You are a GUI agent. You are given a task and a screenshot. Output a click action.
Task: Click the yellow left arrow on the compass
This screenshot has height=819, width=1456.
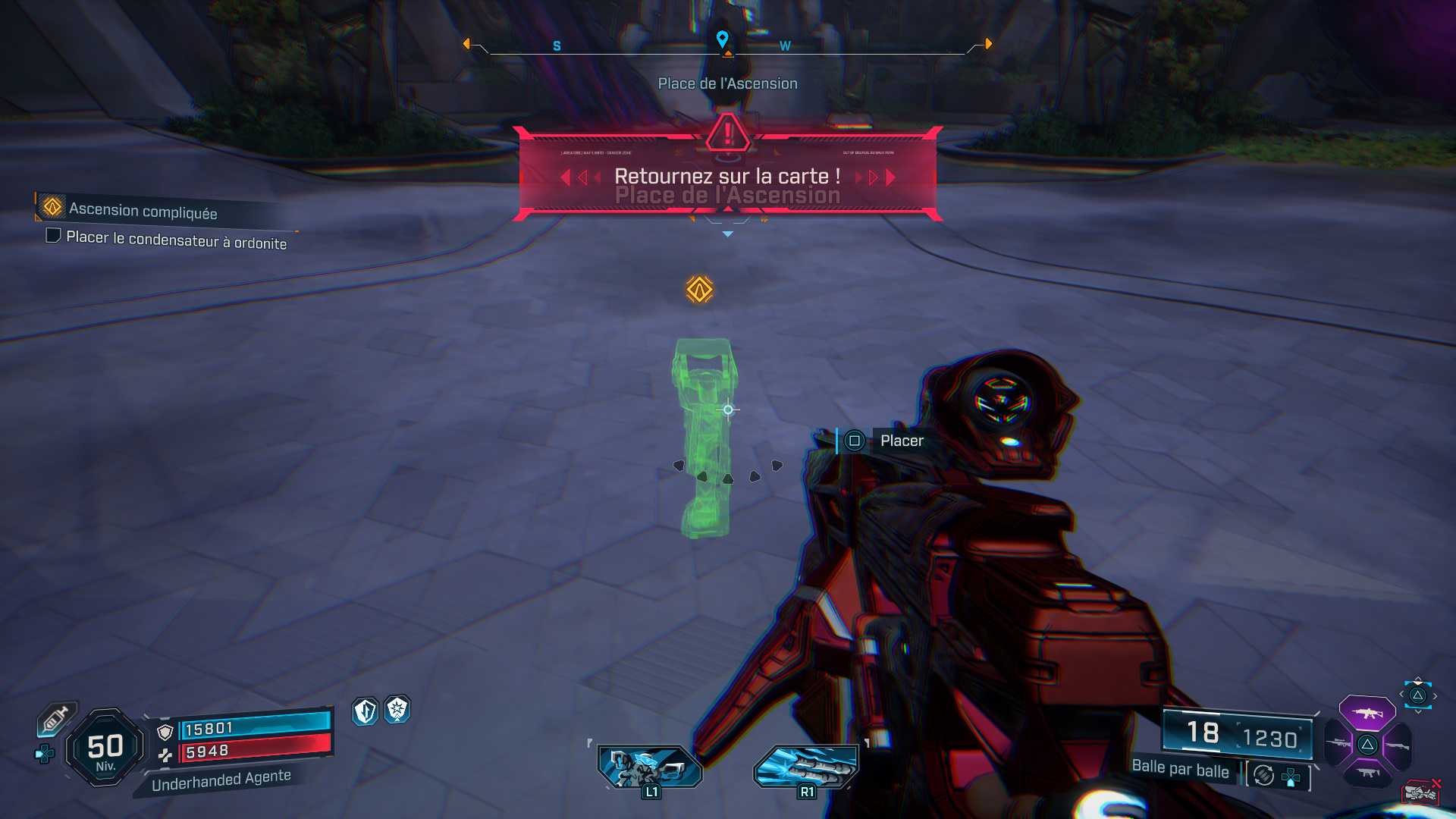468,43
